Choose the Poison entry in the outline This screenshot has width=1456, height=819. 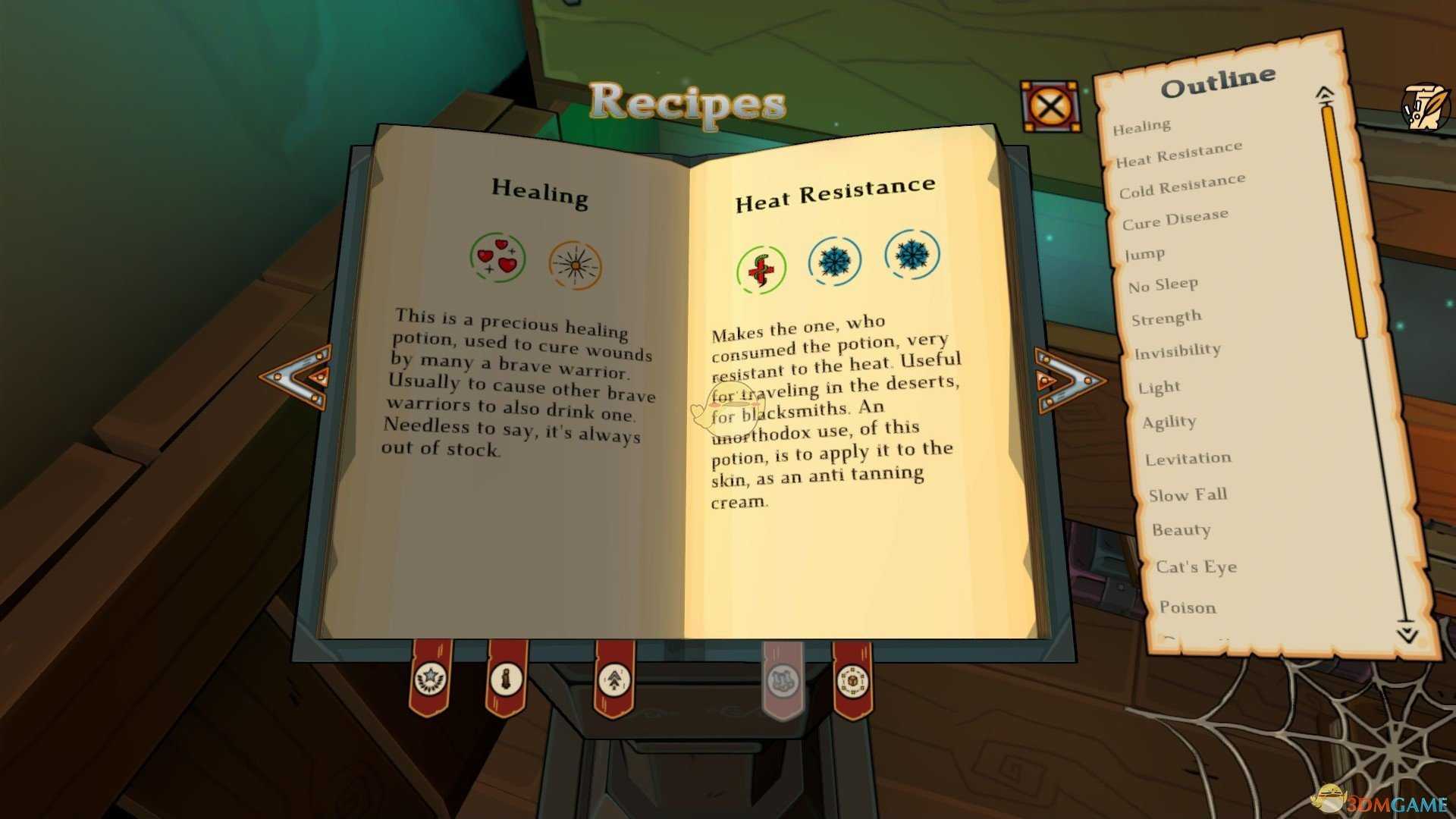(x=1187, y=607)
